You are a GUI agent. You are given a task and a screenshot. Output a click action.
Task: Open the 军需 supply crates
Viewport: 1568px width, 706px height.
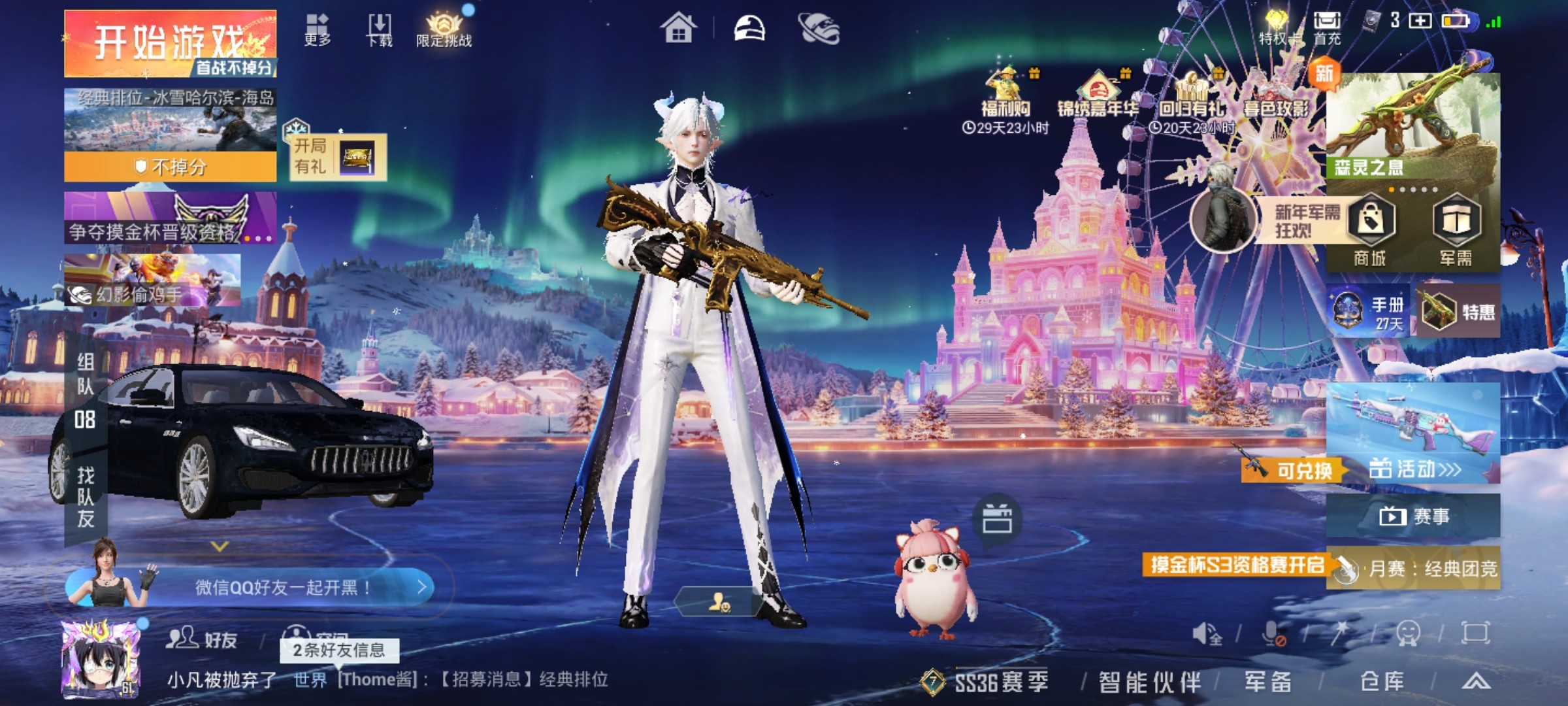tap(1456, 230)
